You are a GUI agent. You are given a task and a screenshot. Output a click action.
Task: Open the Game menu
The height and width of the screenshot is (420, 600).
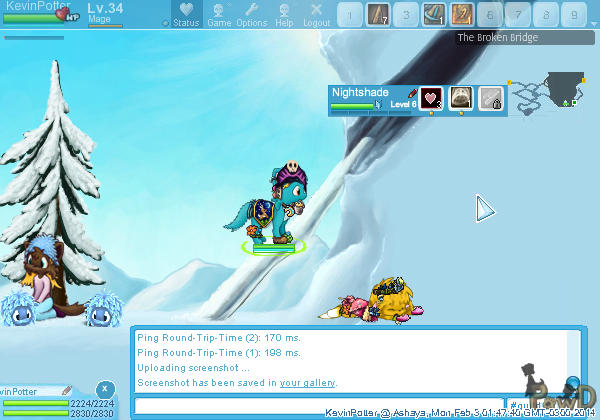pyautogui.click(x=218, y=14)
